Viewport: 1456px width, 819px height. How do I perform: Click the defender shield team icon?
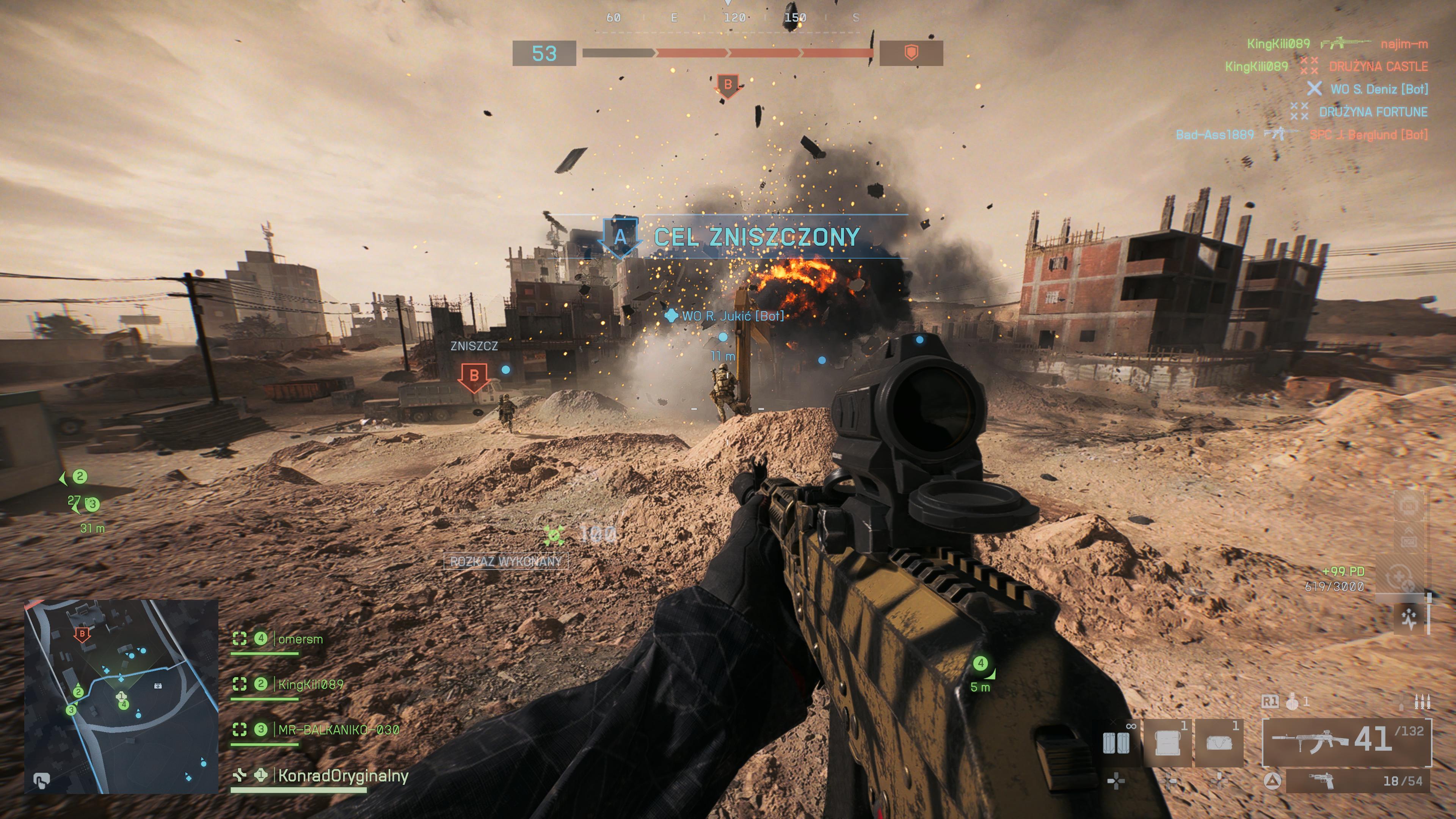910,53
